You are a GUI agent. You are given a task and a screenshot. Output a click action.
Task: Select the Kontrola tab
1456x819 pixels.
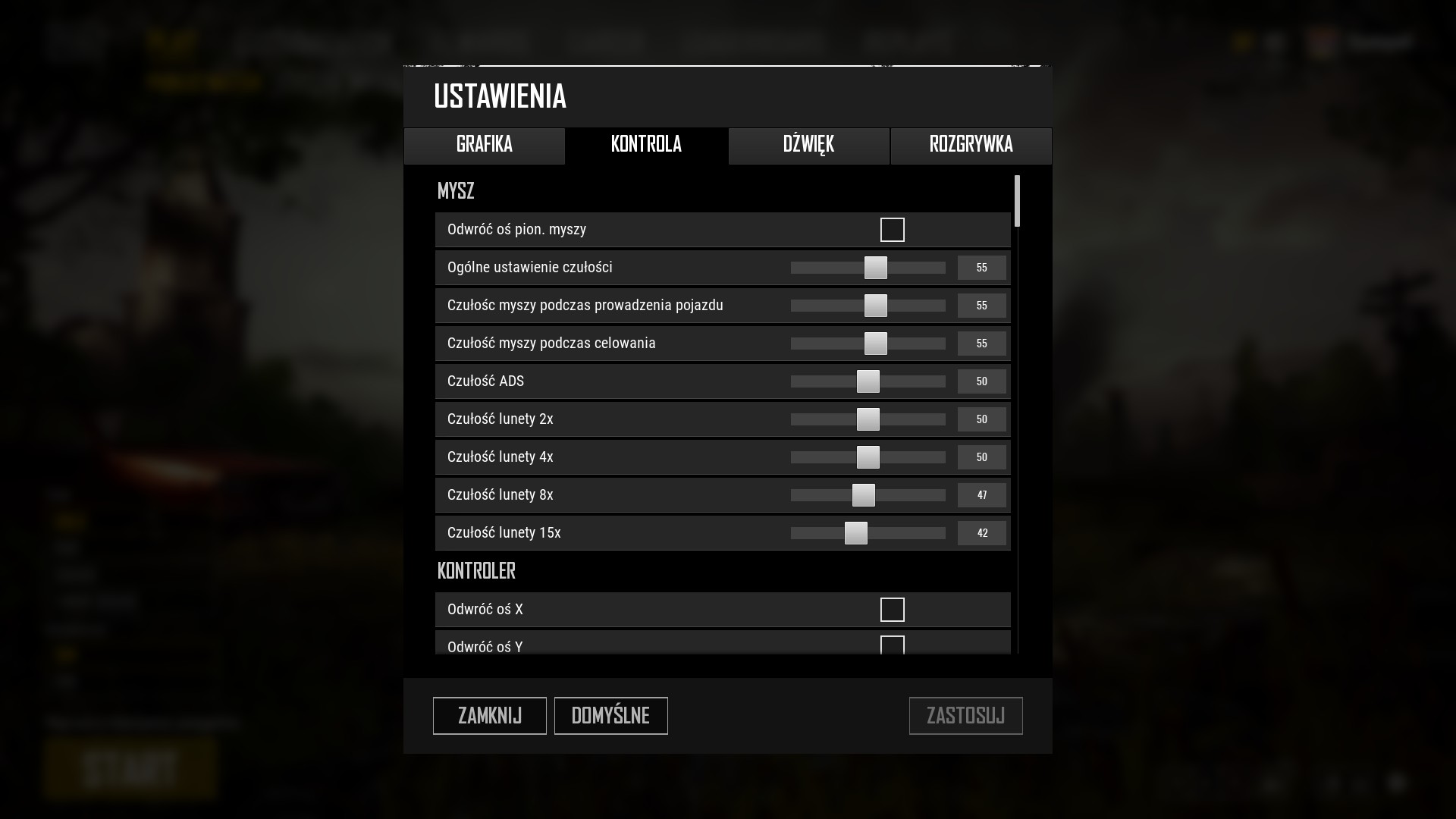tap(646, 145)
